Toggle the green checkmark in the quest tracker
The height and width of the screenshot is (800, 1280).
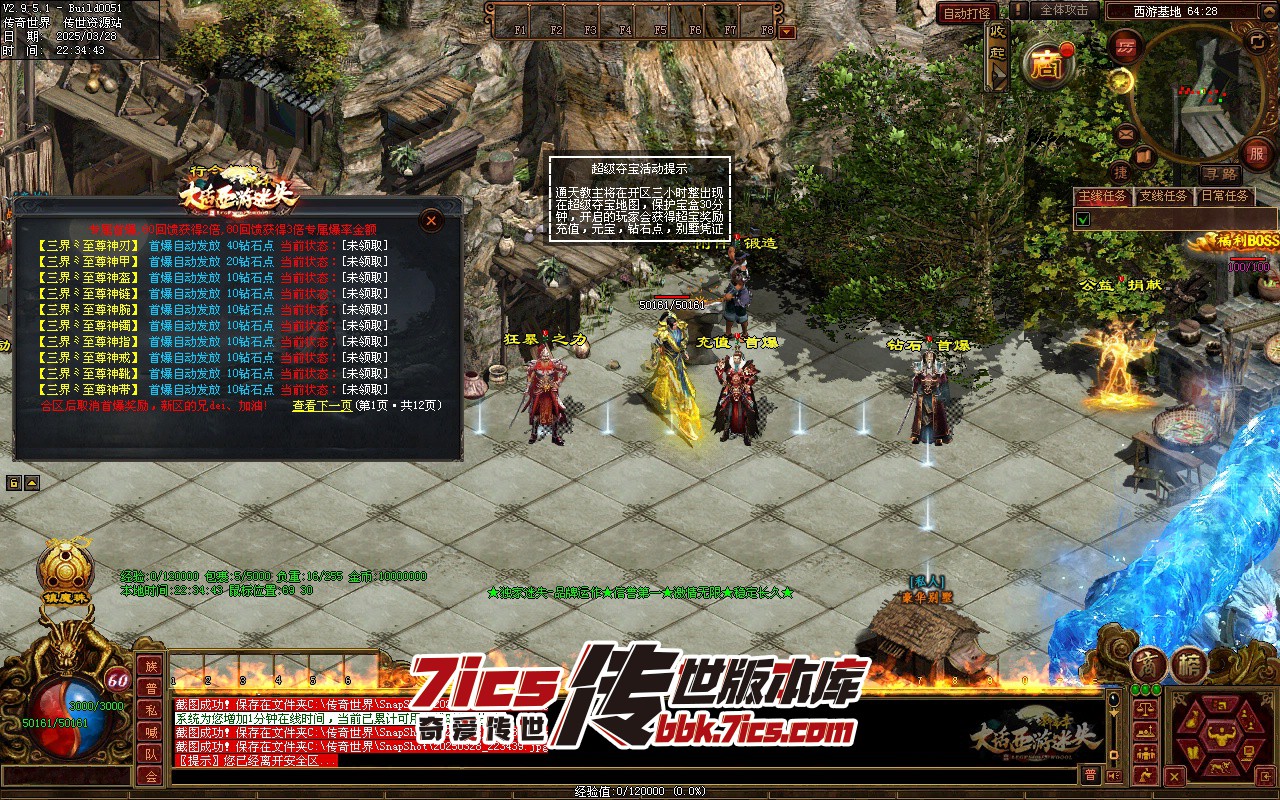[x=1082, y=218]
